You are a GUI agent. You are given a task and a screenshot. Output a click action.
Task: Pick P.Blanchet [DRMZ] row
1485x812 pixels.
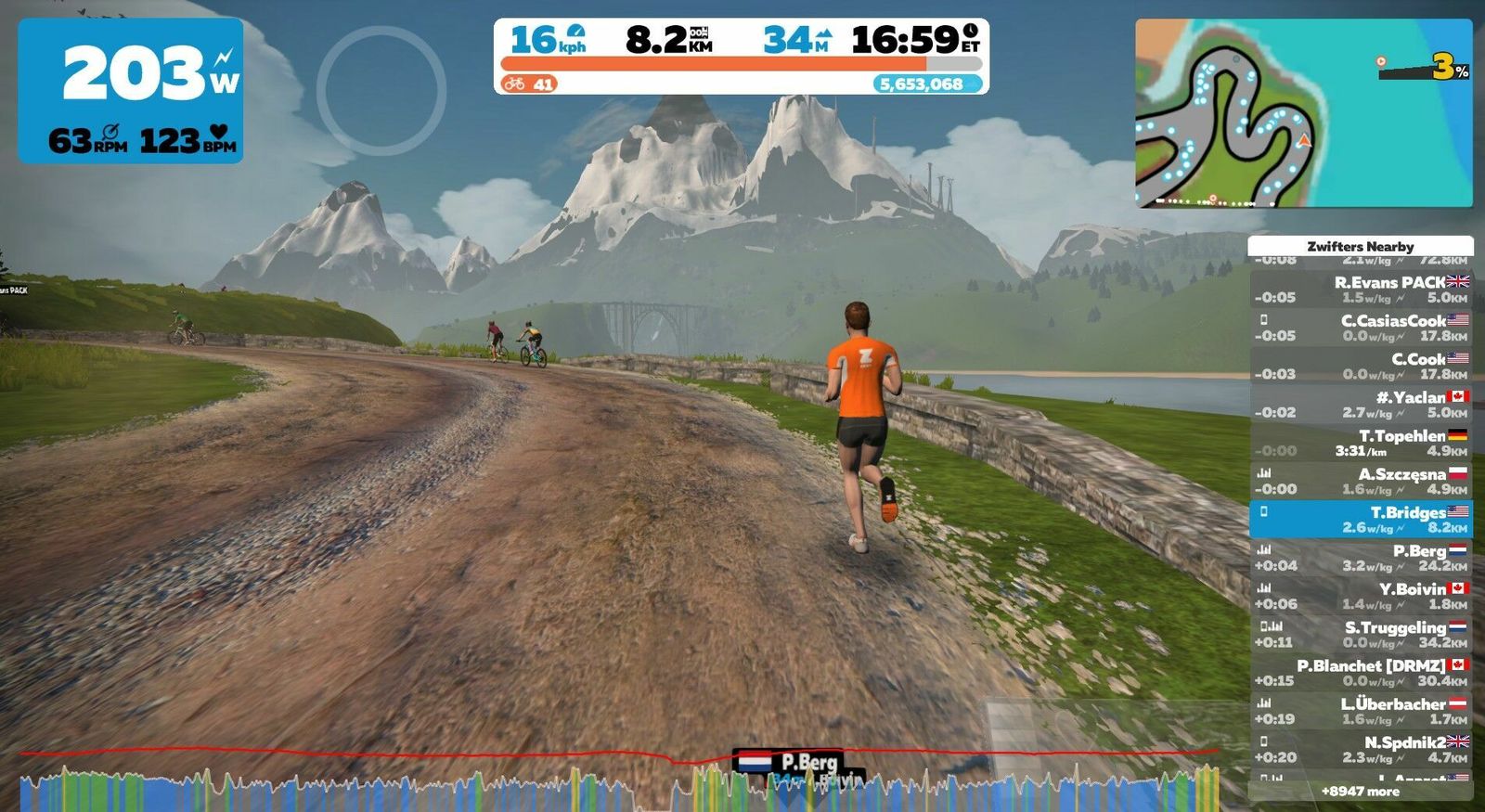1361,673
